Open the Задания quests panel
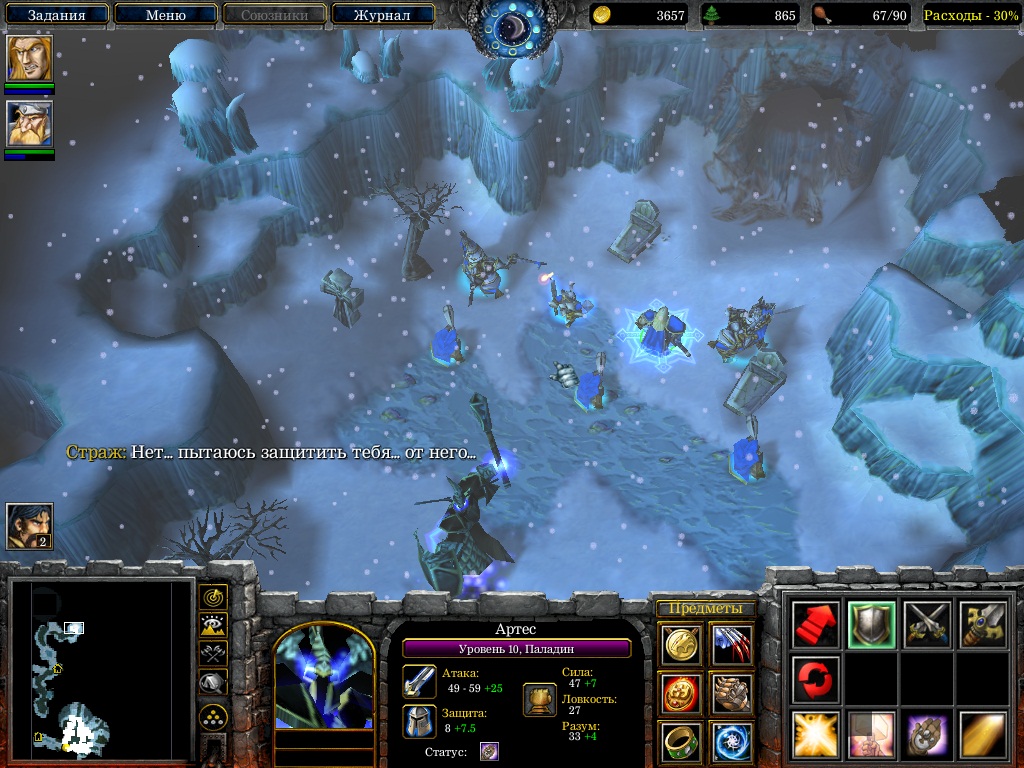This screenshot has width=1024, height=768. pyautogui.click(x=55, y=15)
